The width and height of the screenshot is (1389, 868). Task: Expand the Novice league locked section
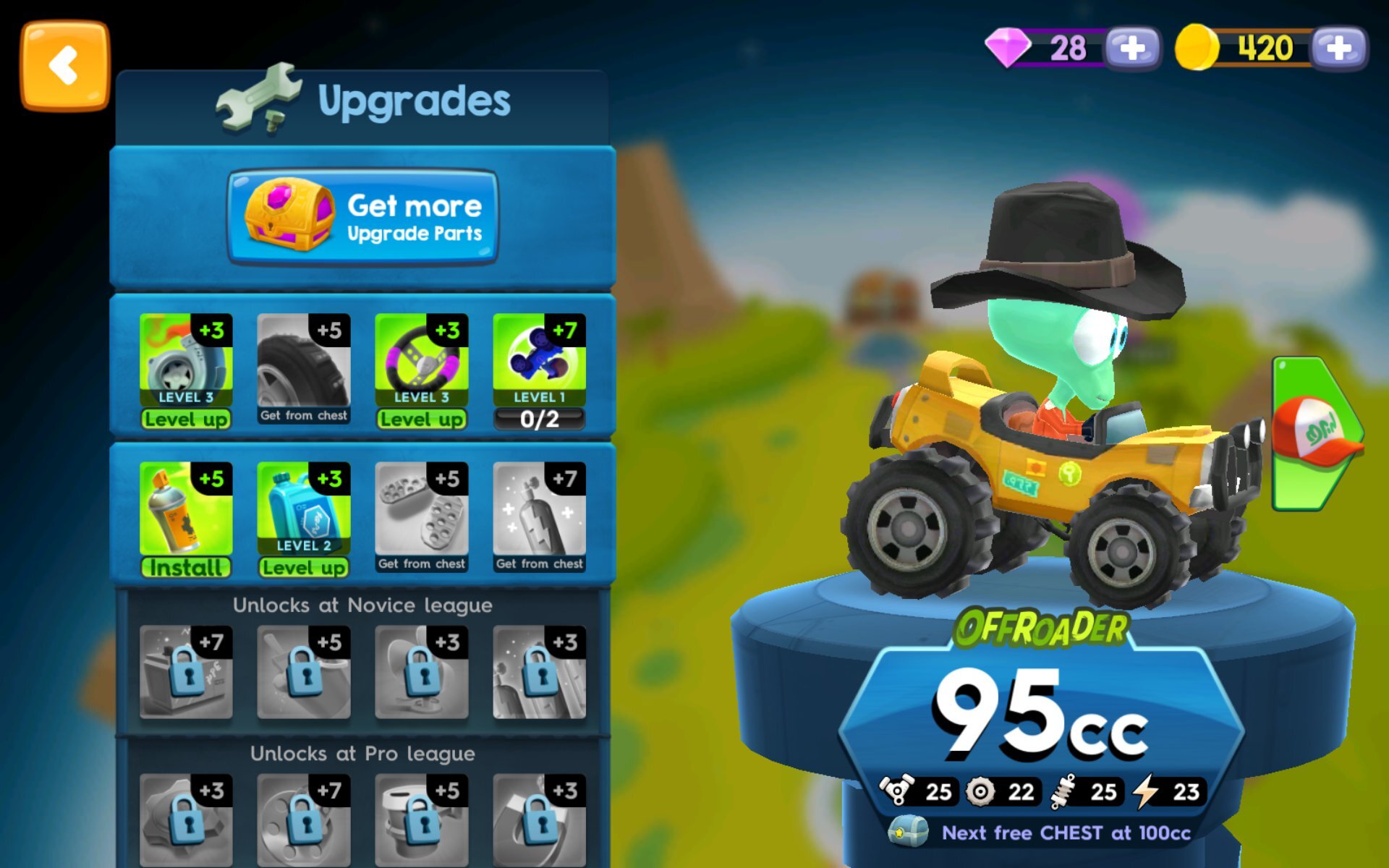point(362,605)
